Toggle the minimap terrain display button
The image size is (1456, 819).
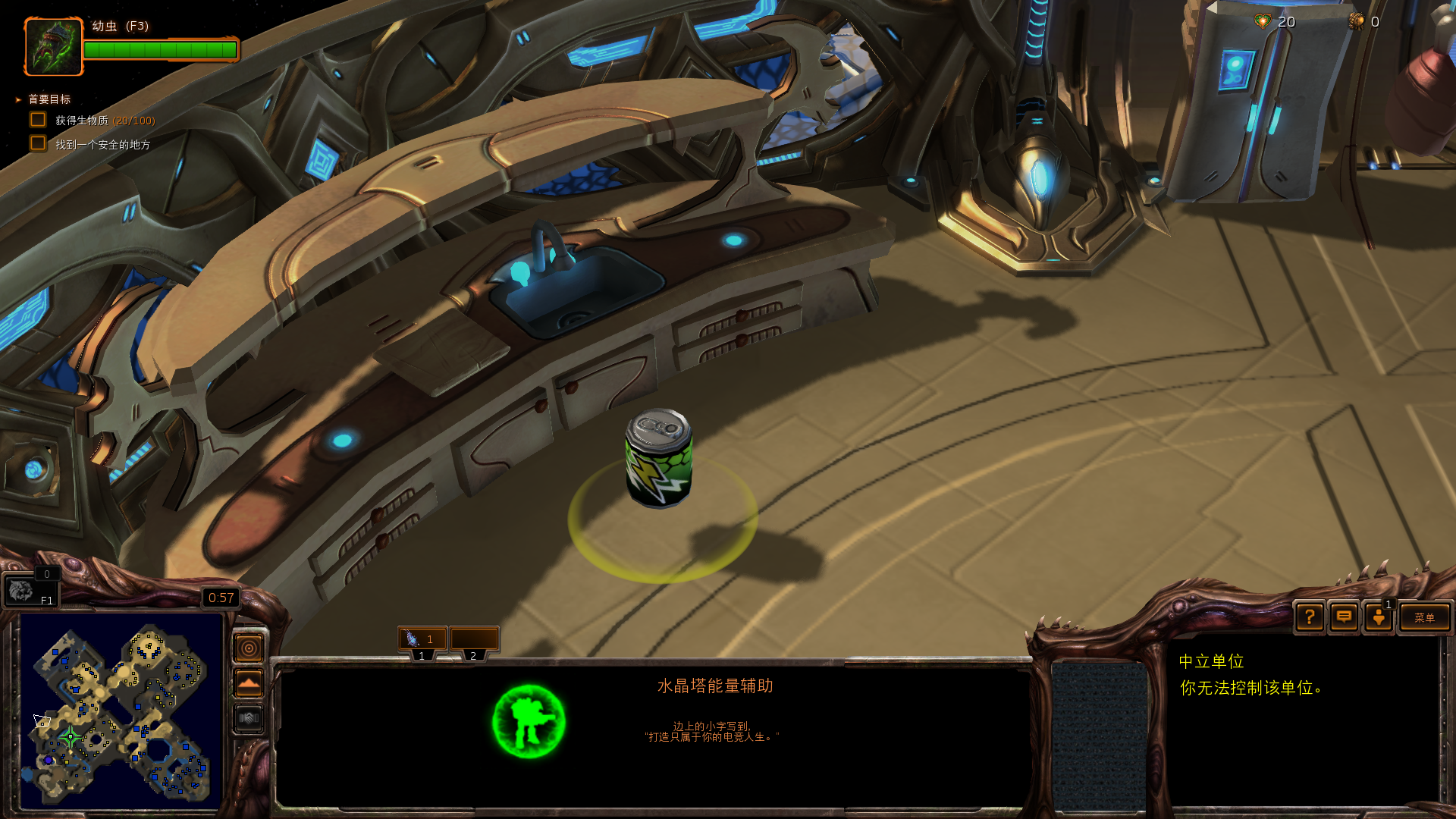tap(249, 683)
